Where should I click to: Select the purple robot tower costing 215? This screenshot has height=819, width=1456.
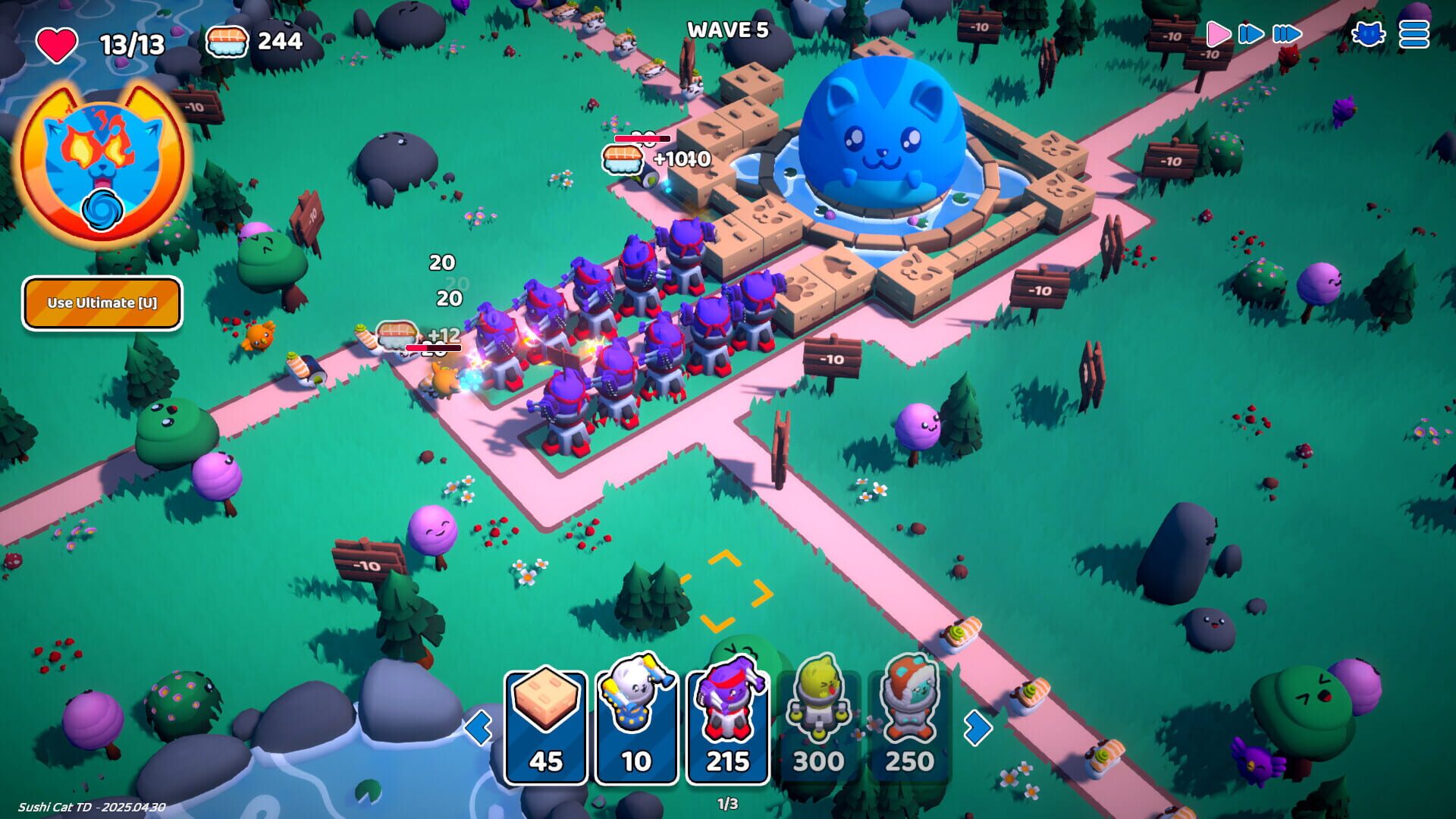point(730,722)
